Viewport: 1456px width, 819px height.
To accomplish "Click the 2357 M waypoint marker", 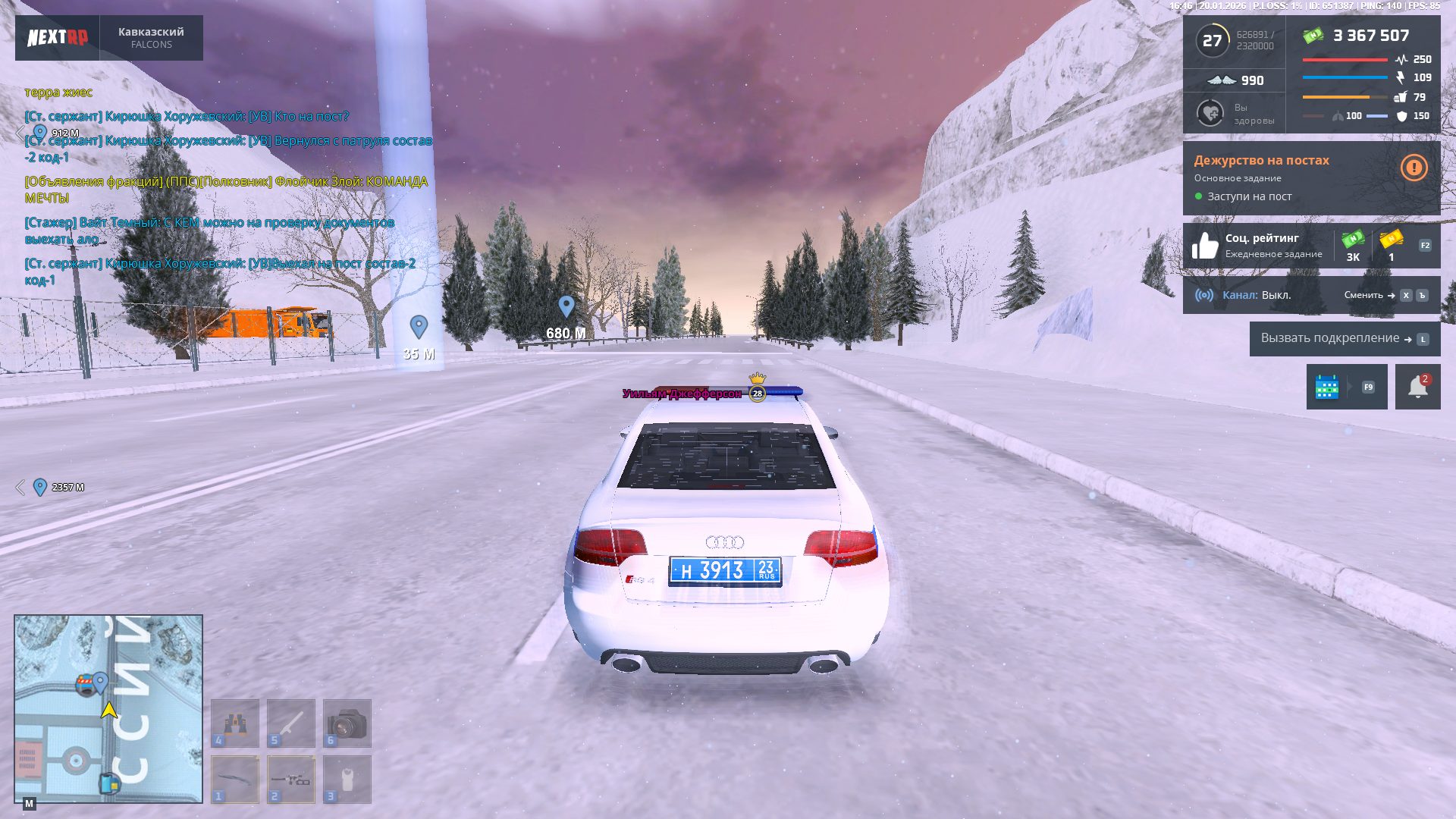I will click(40, 487).
